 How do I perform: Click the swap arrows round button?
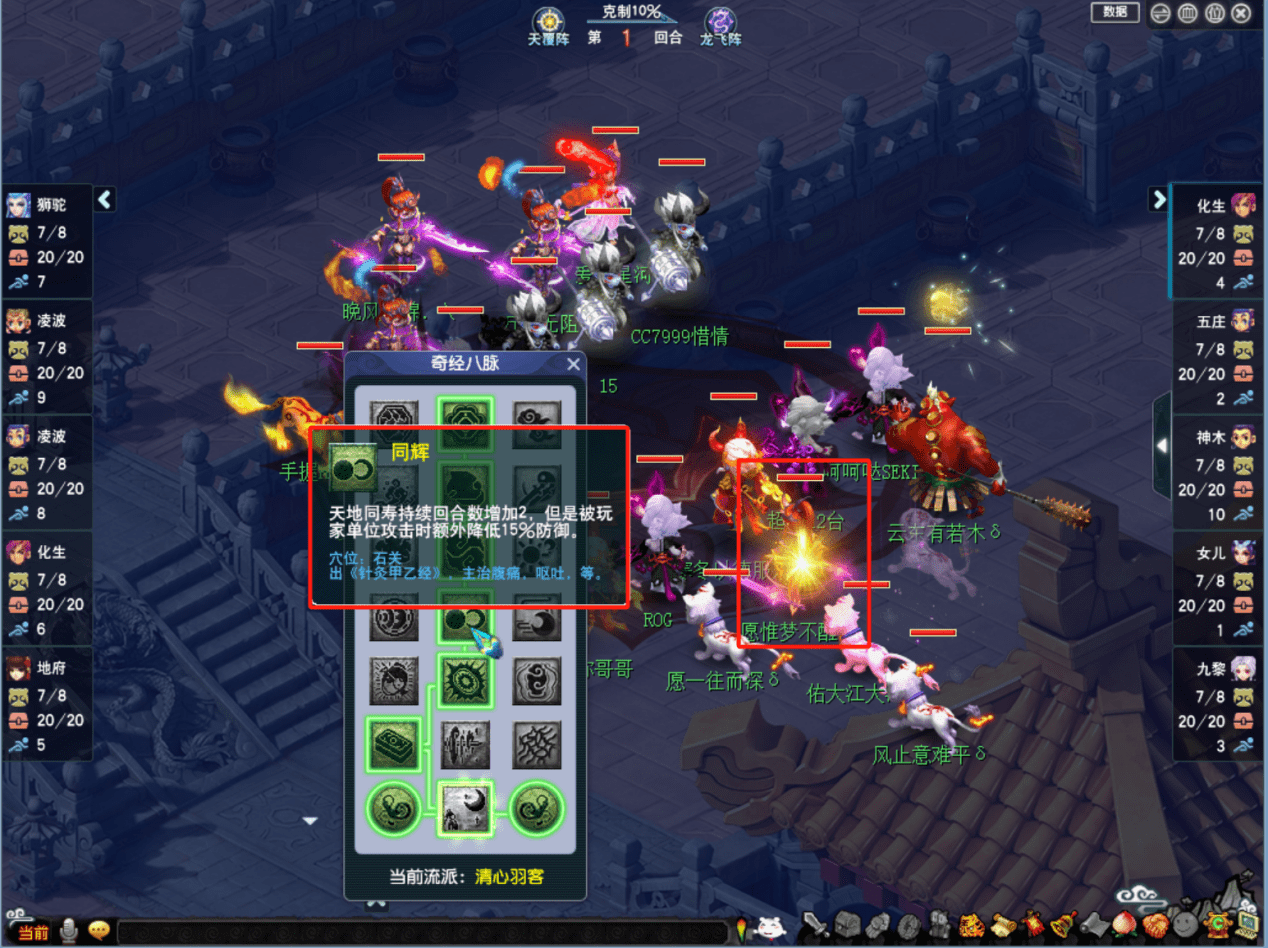pos(1161,14)
